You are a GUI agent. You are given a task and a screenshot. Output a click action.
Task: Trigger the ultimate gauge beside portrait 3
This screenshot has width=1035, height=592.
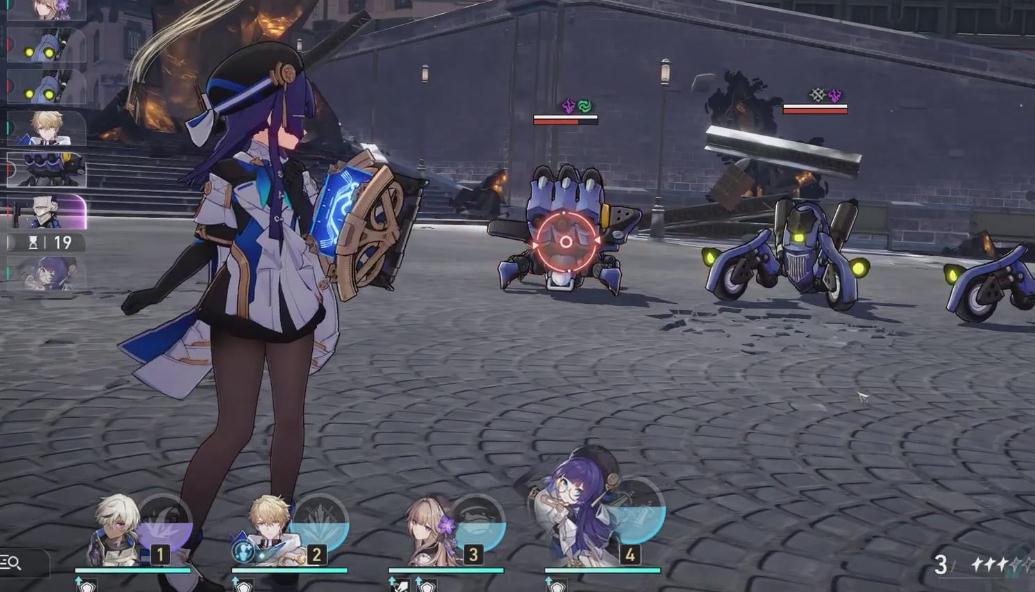[479, 520]
